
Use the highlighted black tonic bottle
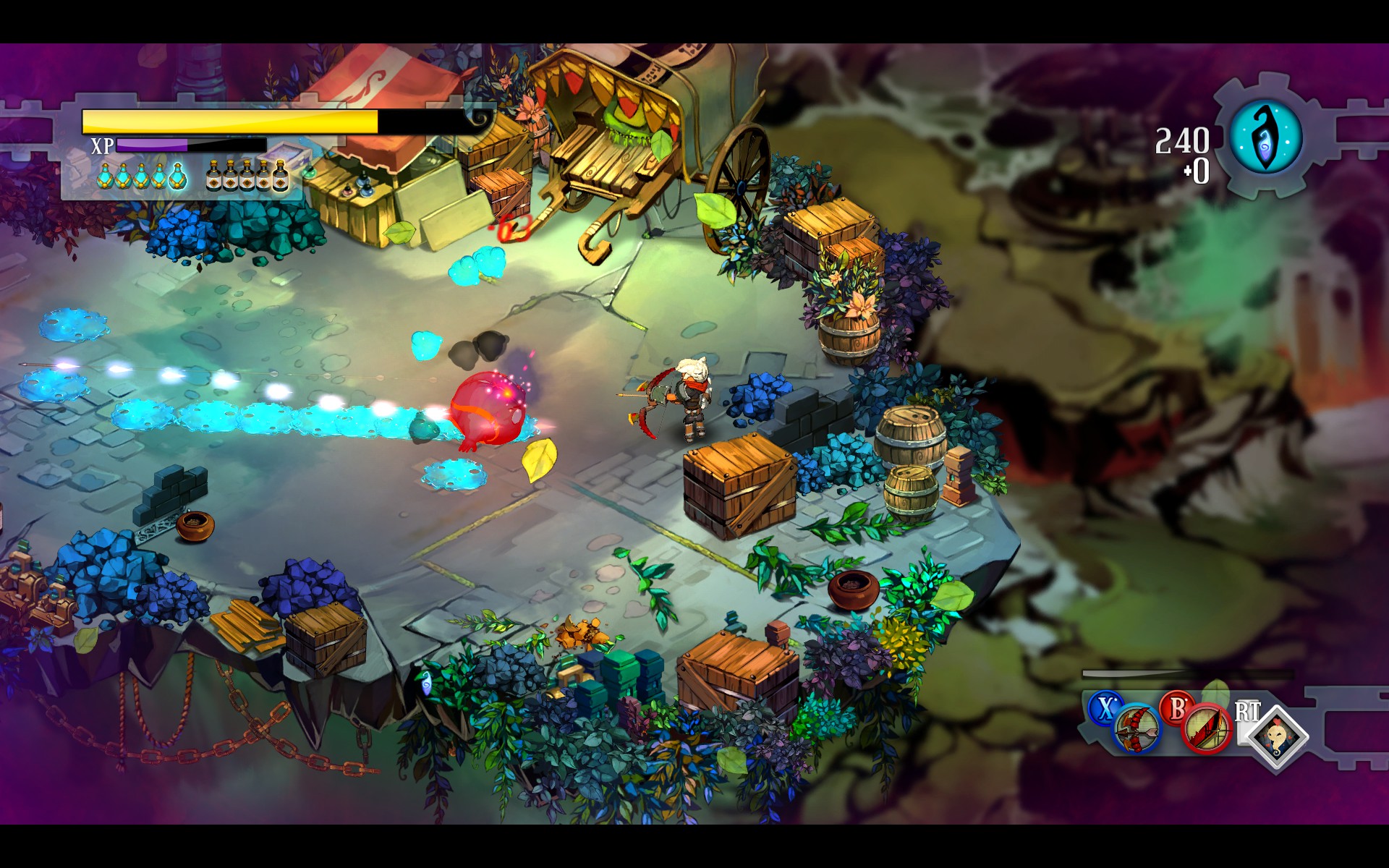point(280,176)
